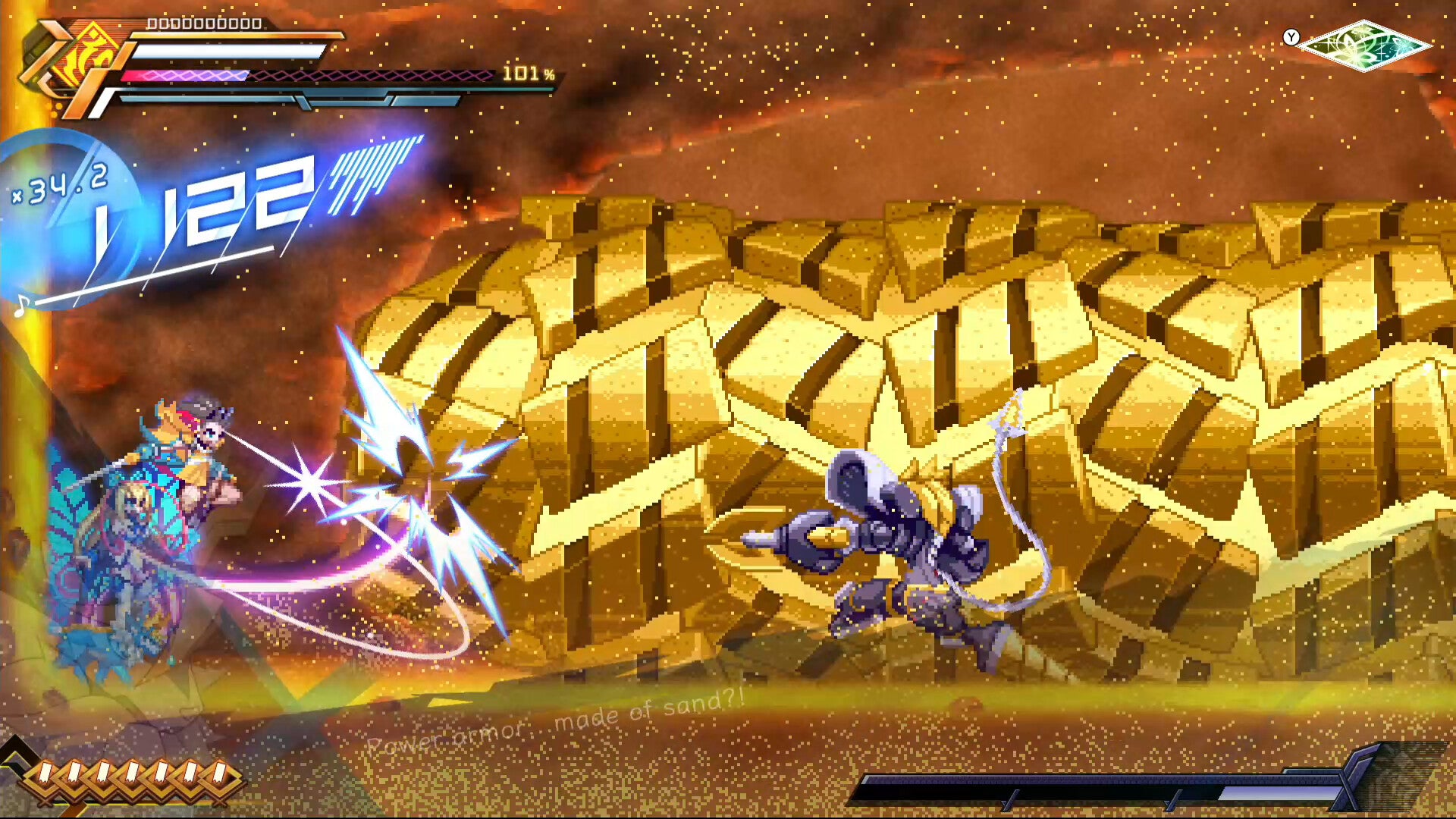
Task: Click the white health bar strip
Action: pyautogui.click(x=227, y=52)
